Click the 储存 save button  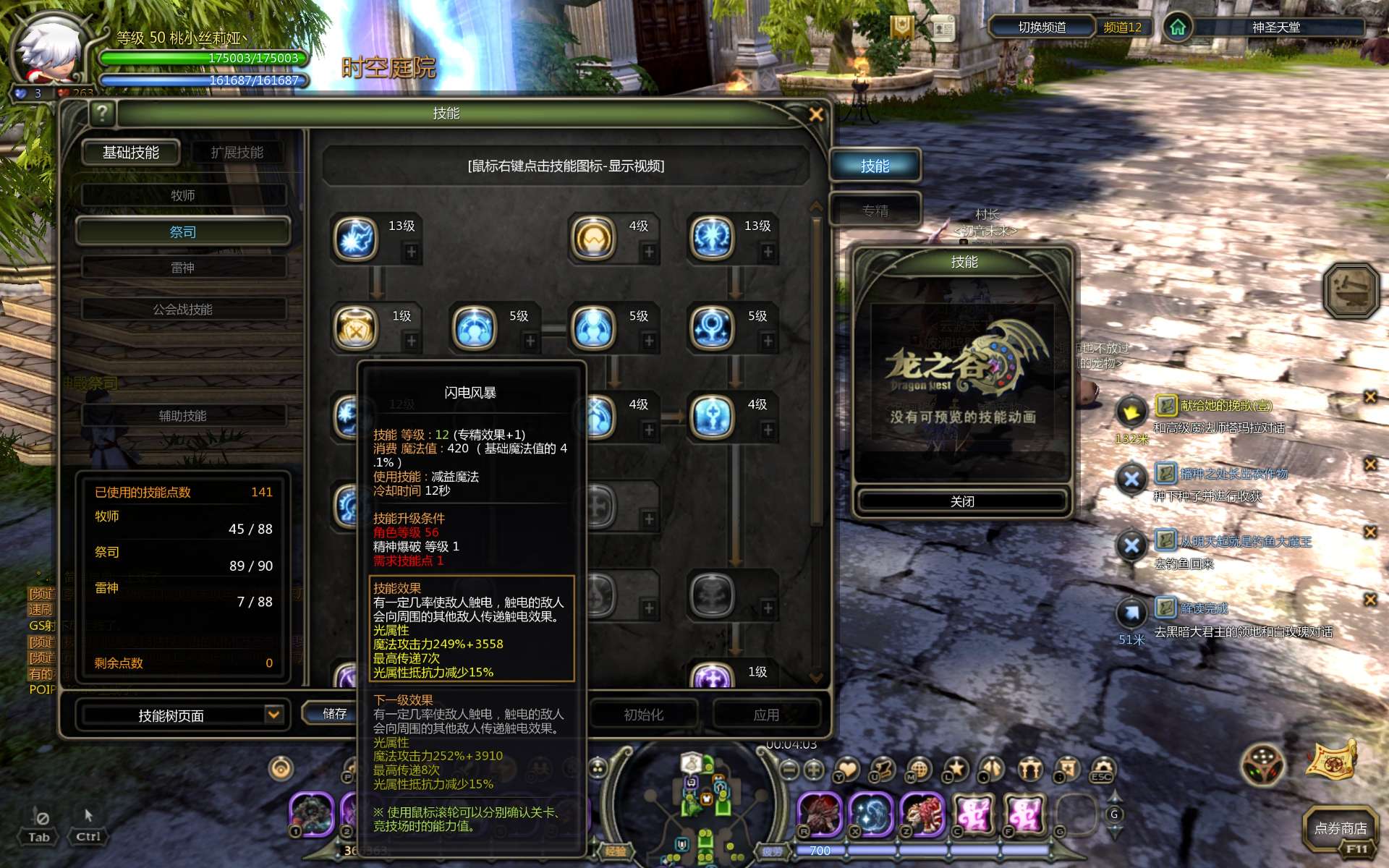click(334, 714)
